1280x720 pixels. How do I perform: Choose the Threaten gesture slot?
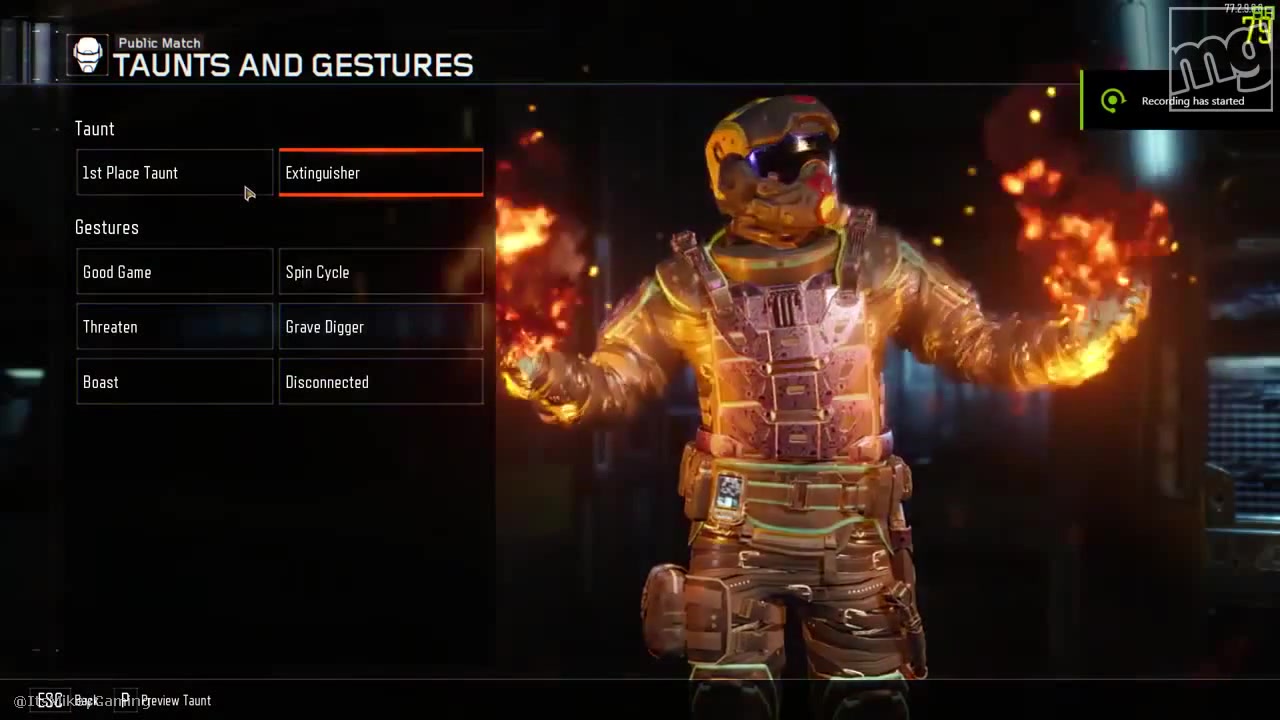point(174,327)
